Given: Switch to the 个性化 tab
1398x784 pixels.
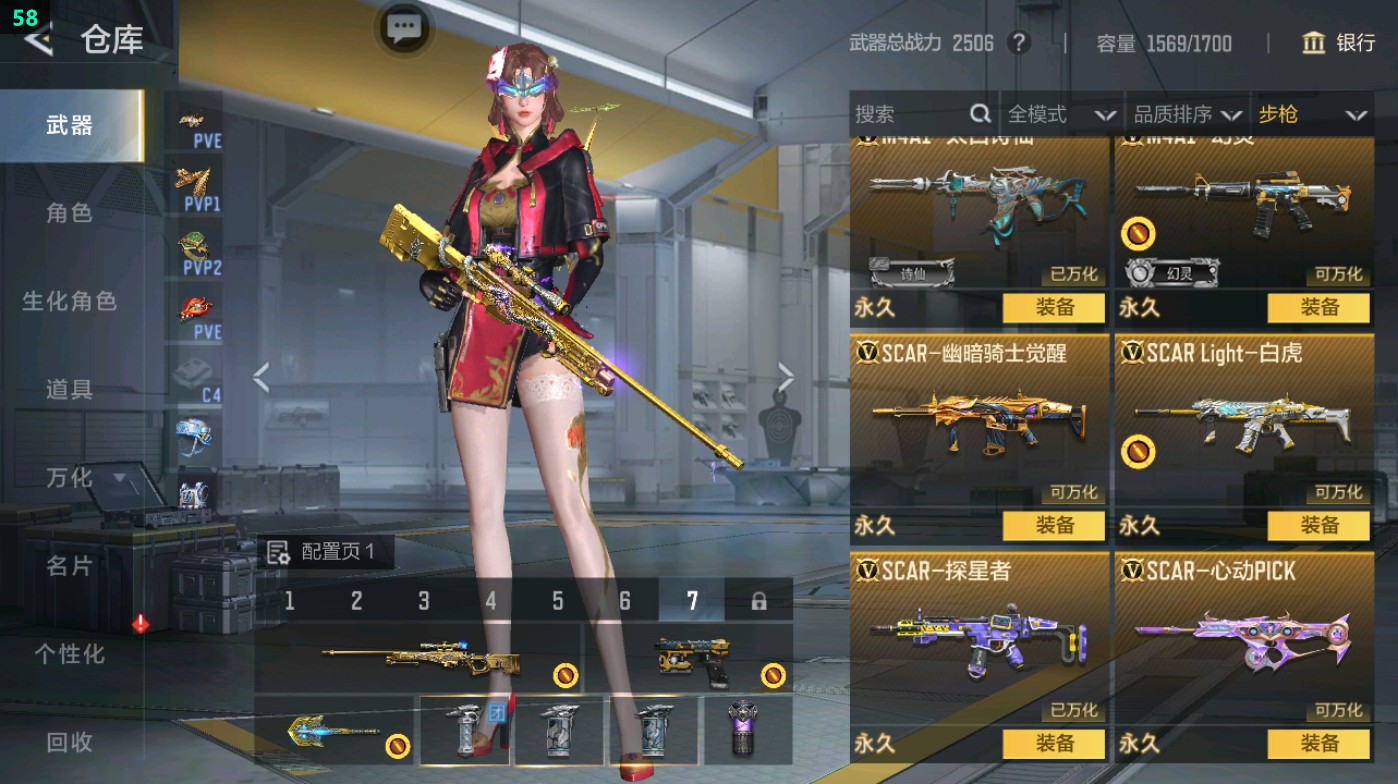Looking at the screenshot, I should point(70,654).
